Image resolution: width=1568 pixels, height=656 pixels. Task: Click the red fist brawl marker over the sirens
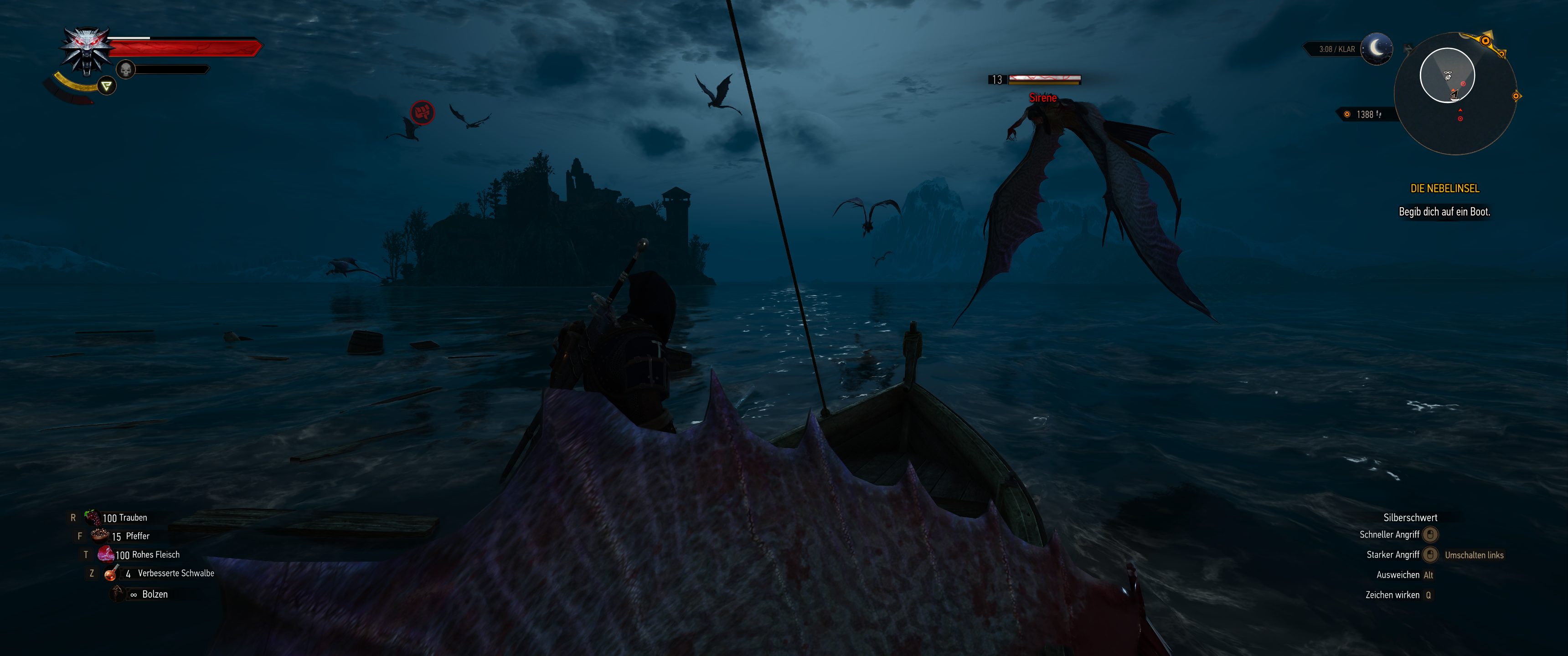pos(423,113)
